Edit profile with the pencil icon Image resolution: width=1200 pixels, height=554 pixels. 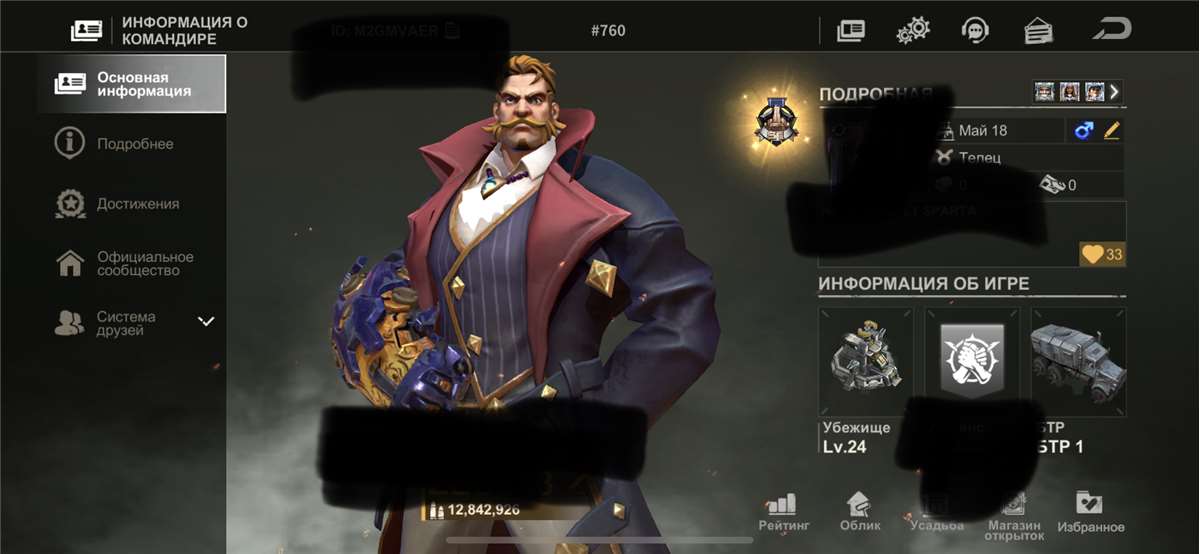1111,131
